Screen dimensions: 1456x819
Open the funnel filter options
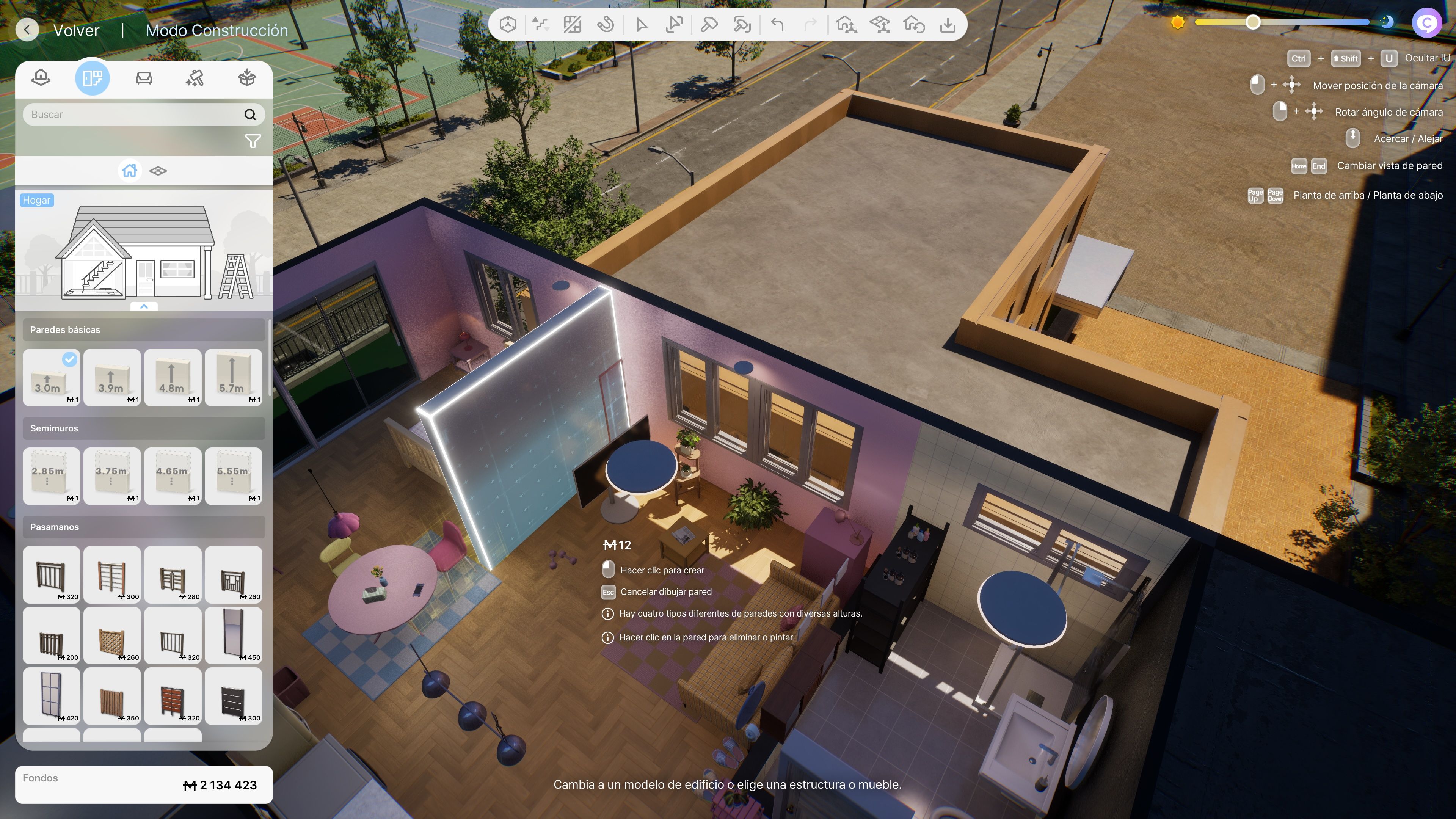pyautogui.click(x=253, y=141)
